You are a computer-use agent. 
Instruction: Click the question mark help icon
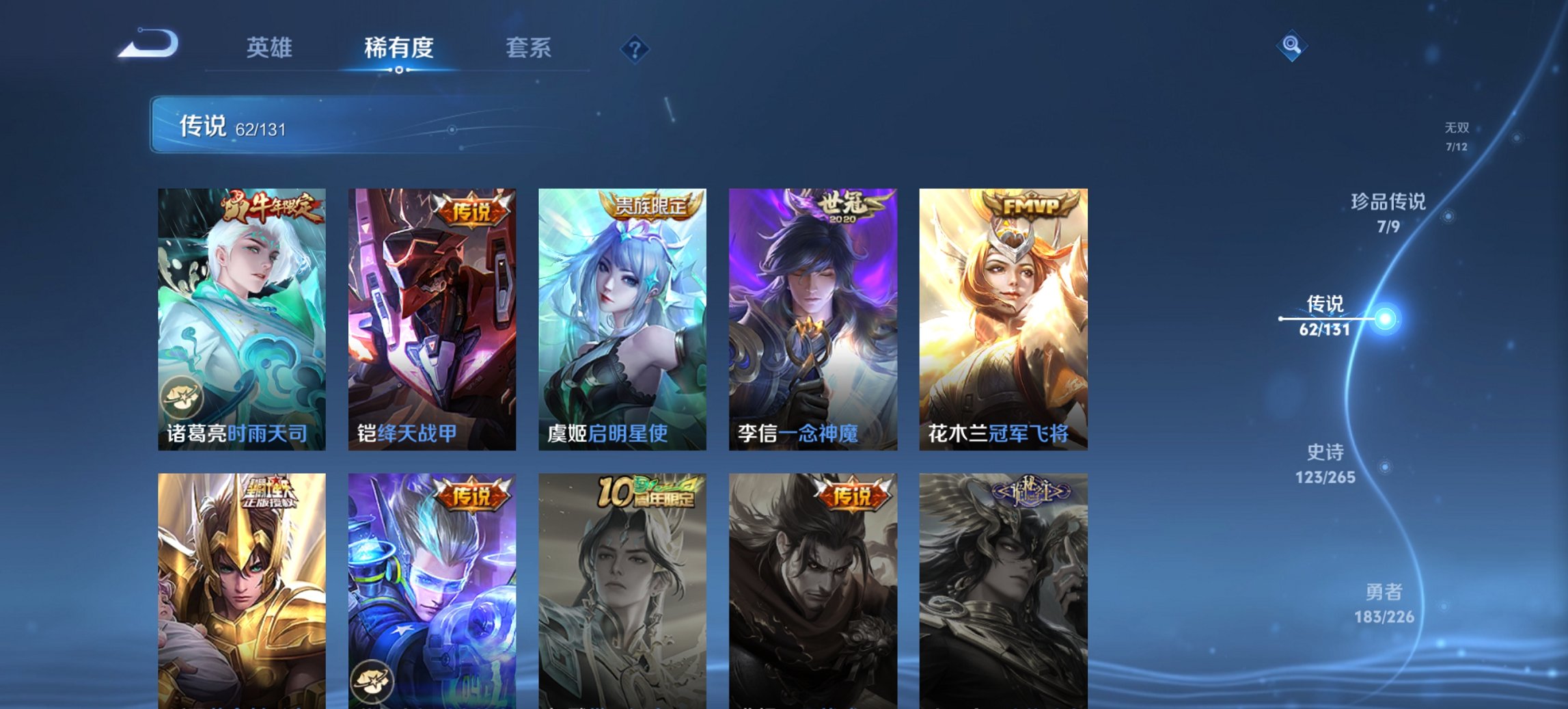(635, 48)
